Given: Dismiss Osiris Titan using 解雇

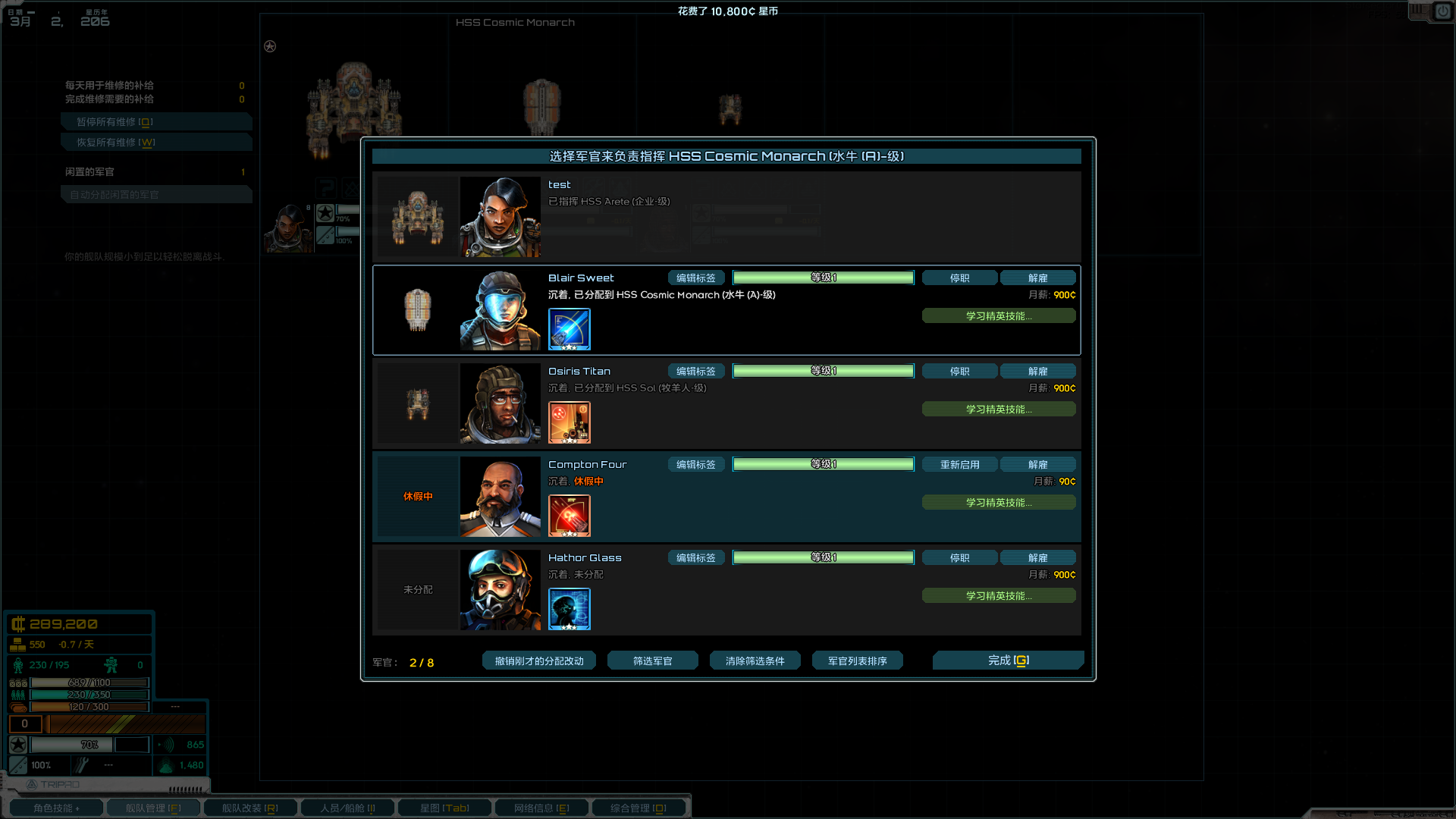Looking at the screenshot, I should tap(1038, 371).
